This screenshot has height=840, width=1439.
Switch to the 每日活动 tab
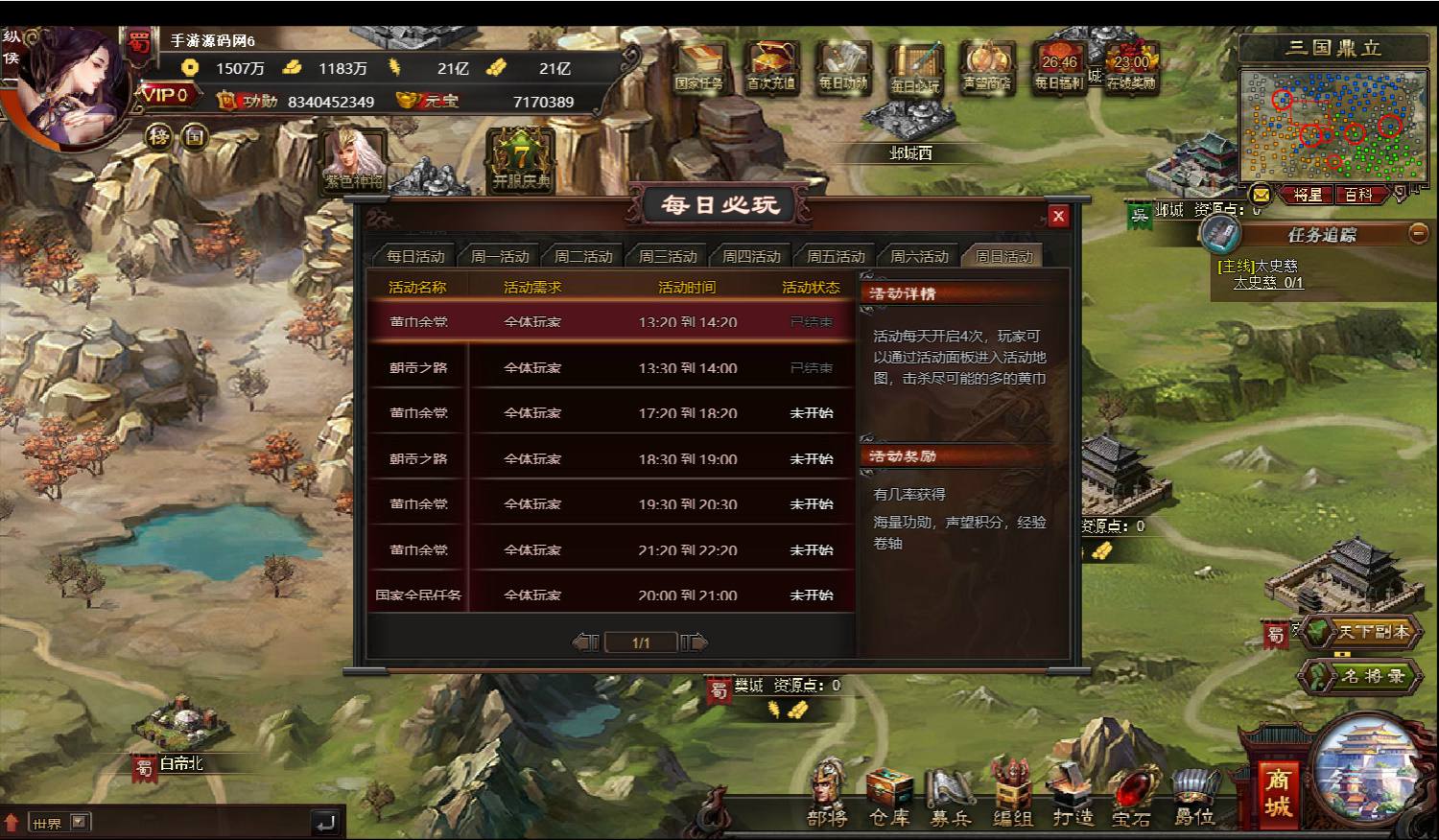point(415,256)
